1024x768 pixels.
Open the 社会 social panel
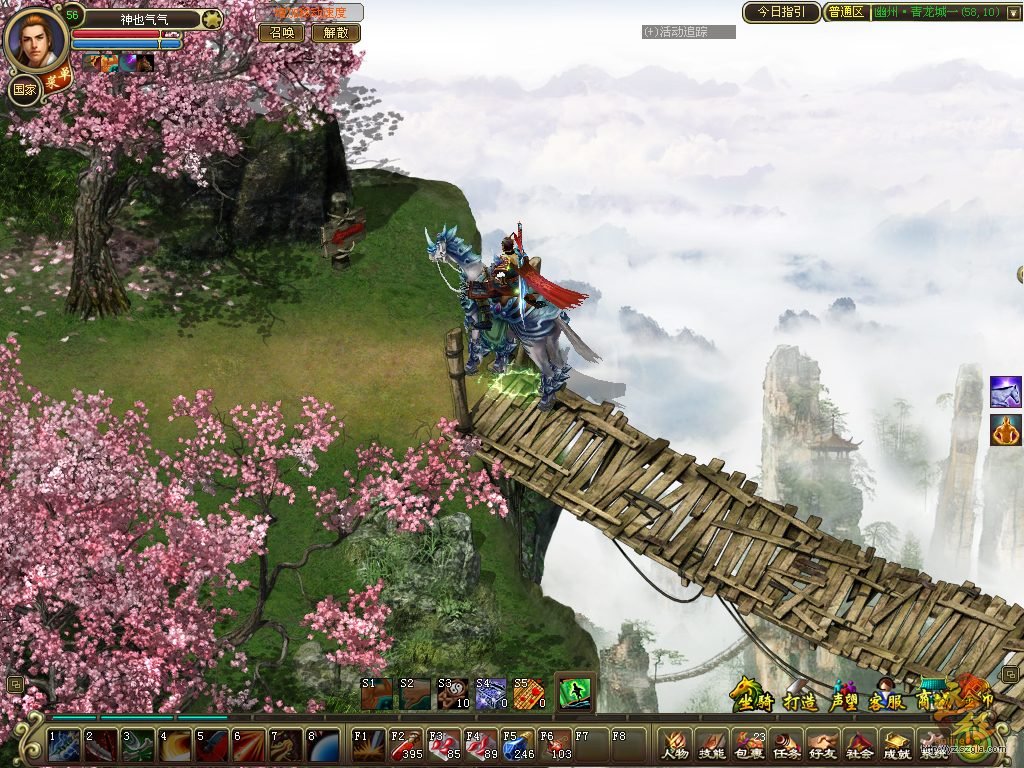pyautogui.click(x=859, y=745)
